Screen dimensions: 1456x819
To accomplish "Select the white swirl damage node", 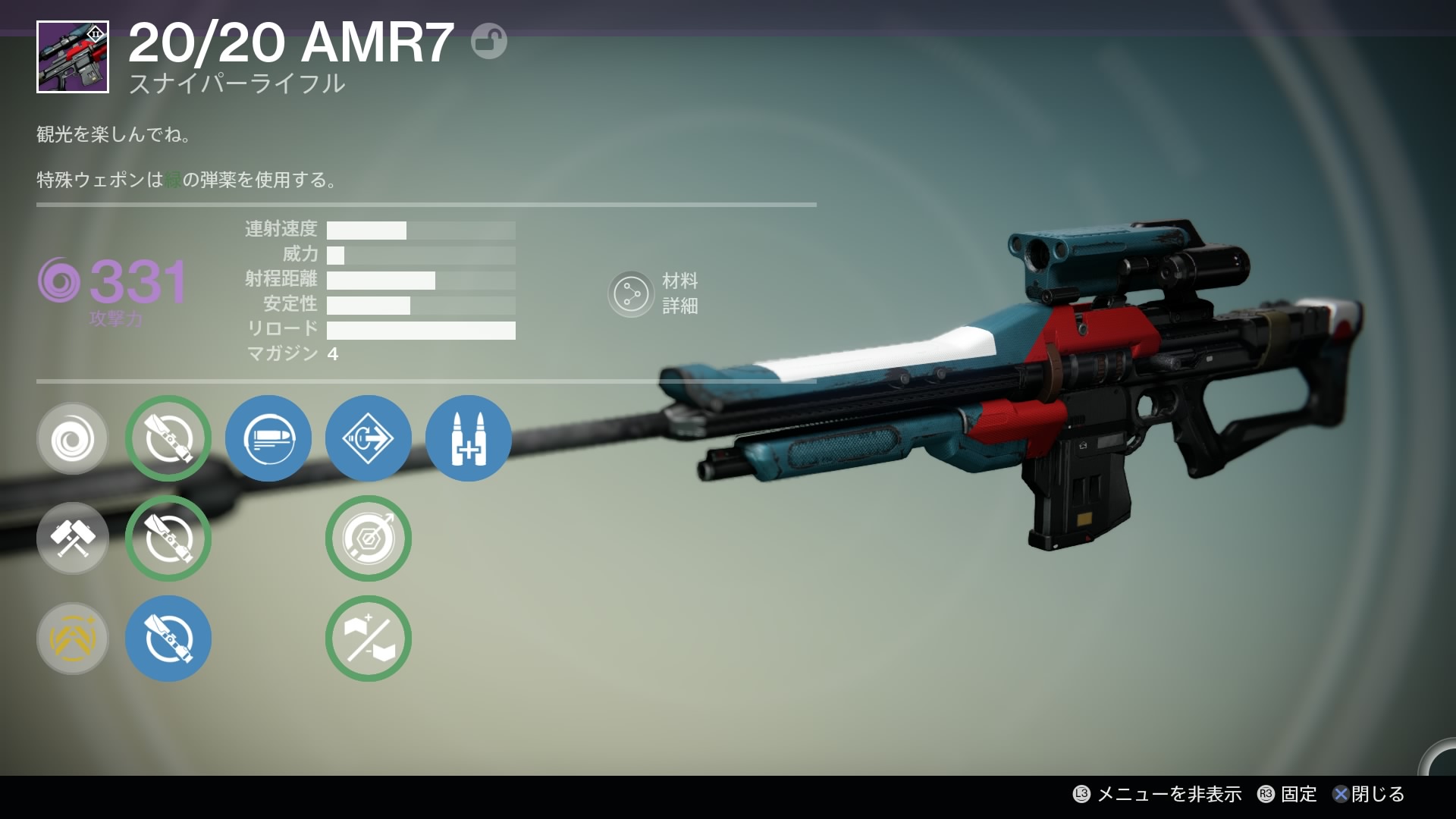I will coord(73,438).
